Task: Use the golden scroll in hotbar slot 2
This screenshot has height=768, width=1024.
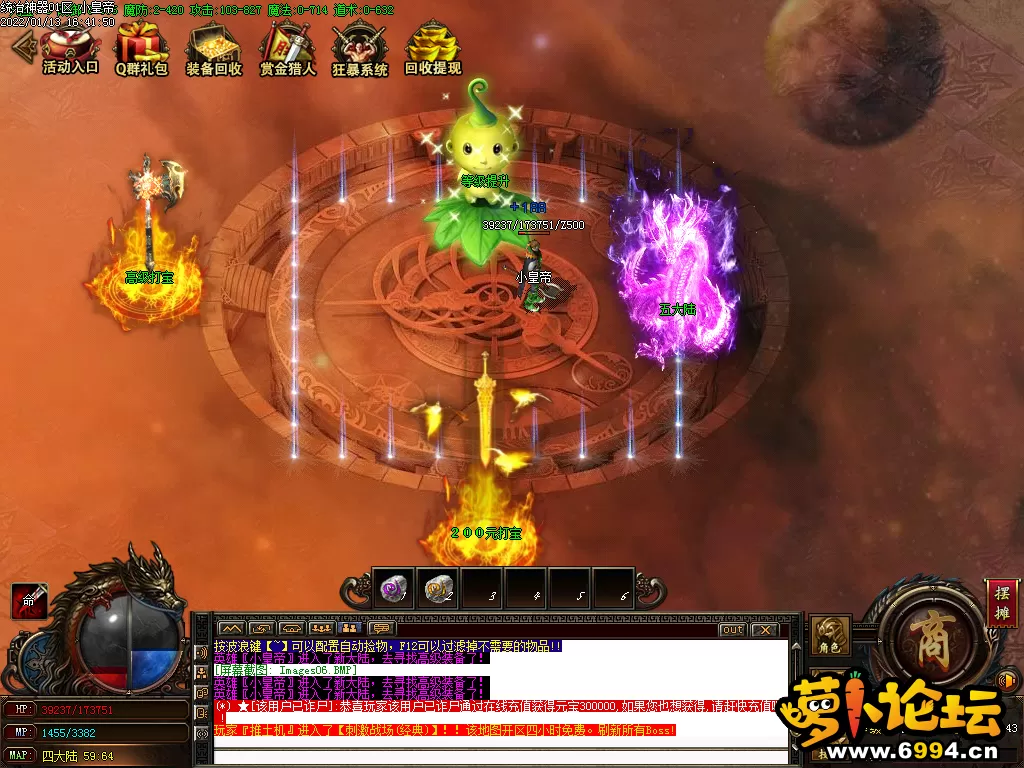Action: pyautogui.click(x=437, y=589)
